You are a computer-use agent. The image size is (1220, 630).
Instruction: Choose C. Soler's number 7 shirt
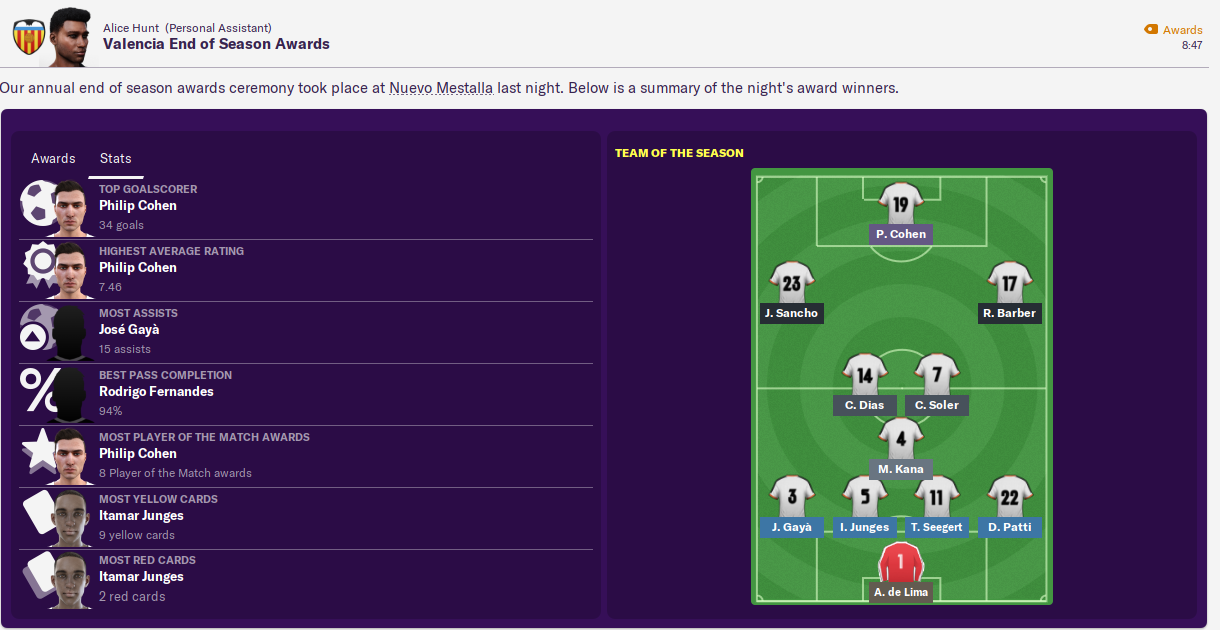937,376
